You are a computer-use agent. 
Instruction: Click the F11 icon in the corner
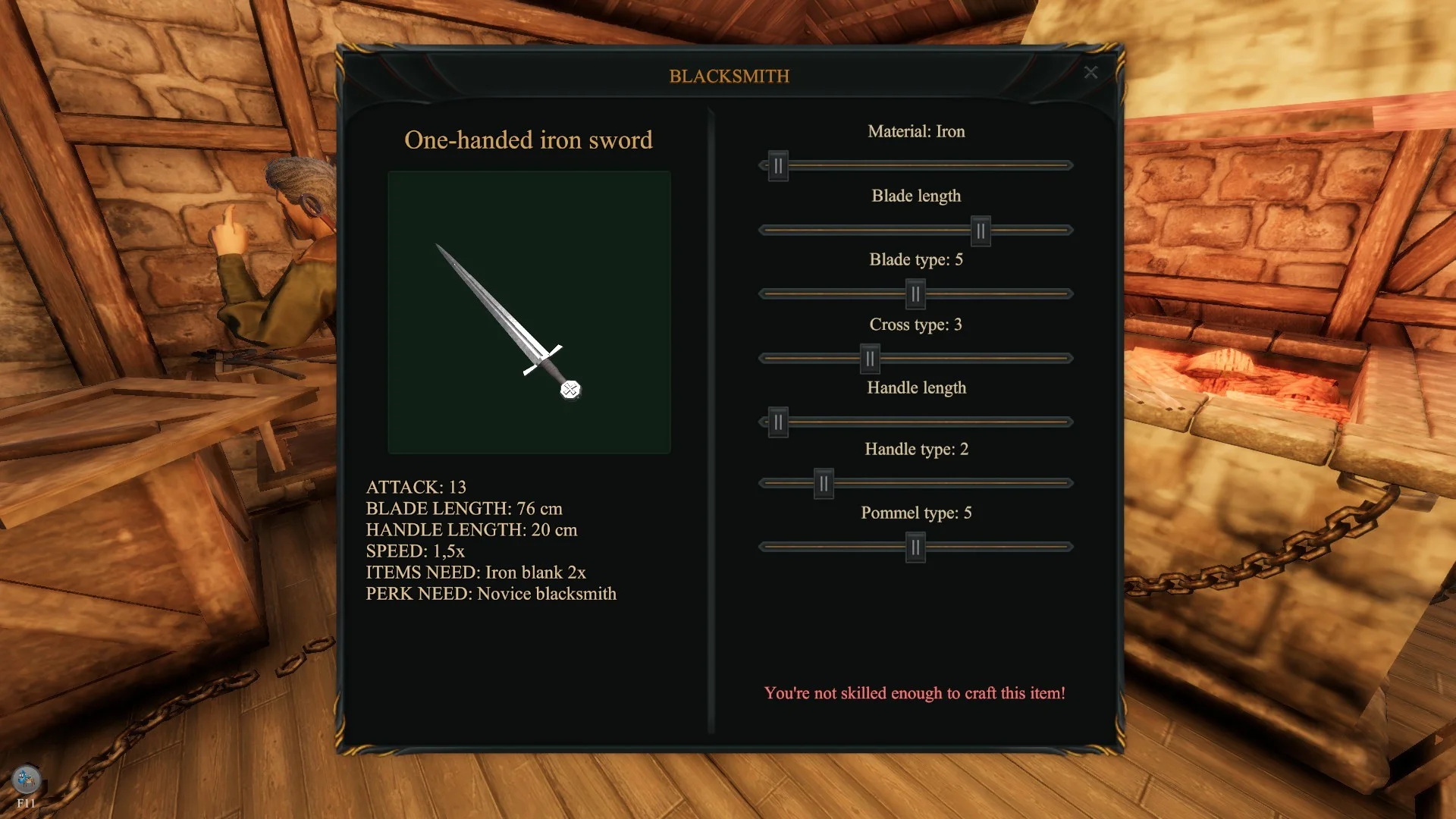pyautogui.click(x=26, y=780)
